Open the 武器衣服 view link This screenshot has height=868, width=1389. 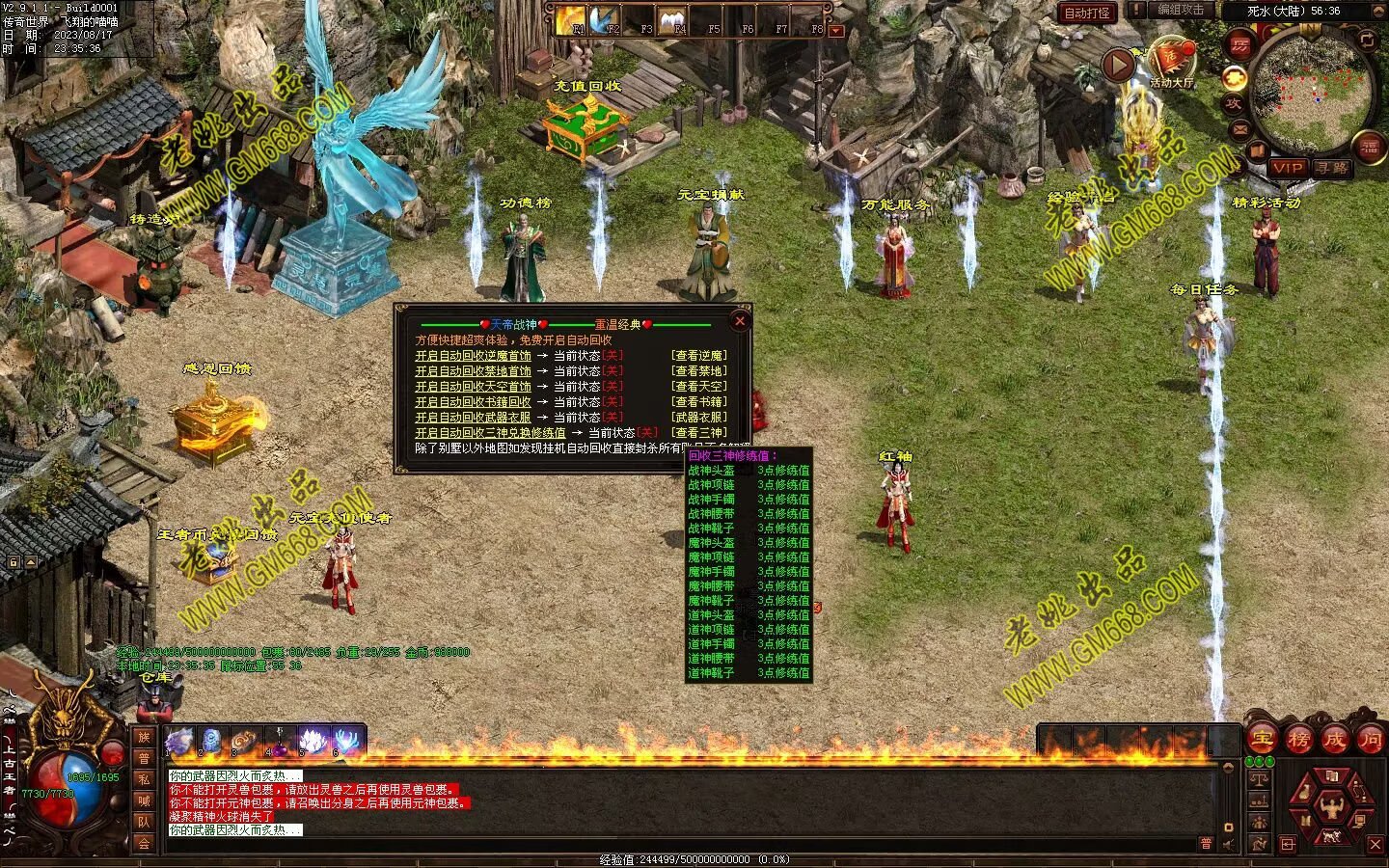[699, 418]
